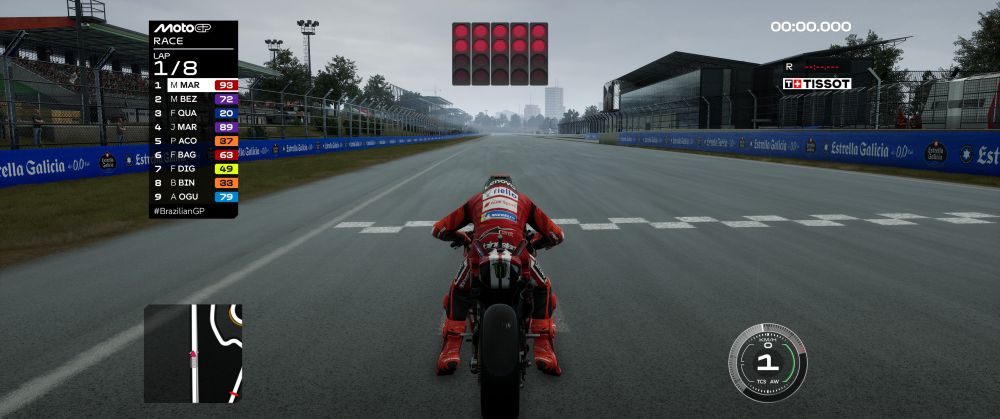Select M BEZ row in standings

click(x=195, y=100)
